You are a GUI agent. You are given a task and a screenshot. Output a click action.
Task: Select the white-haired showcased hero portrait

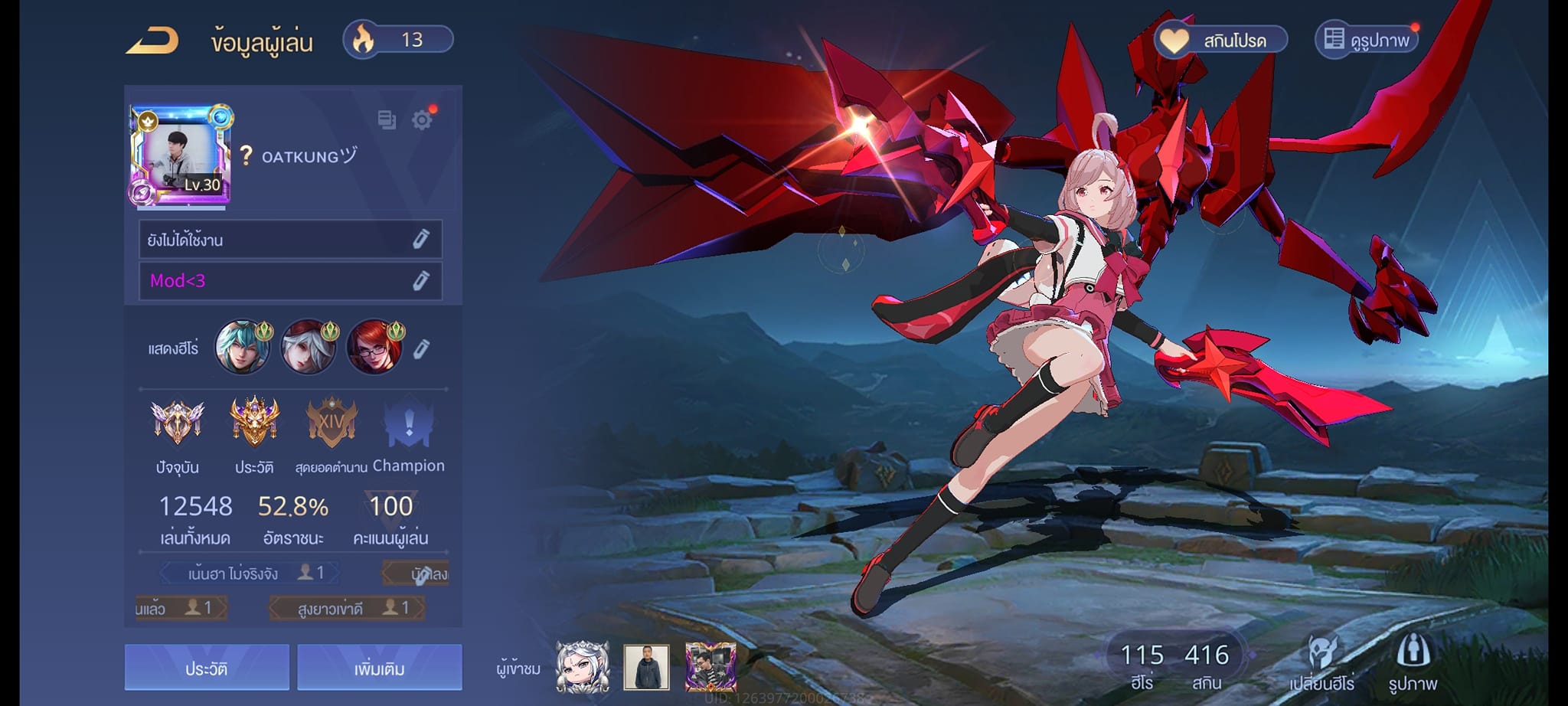309,348
